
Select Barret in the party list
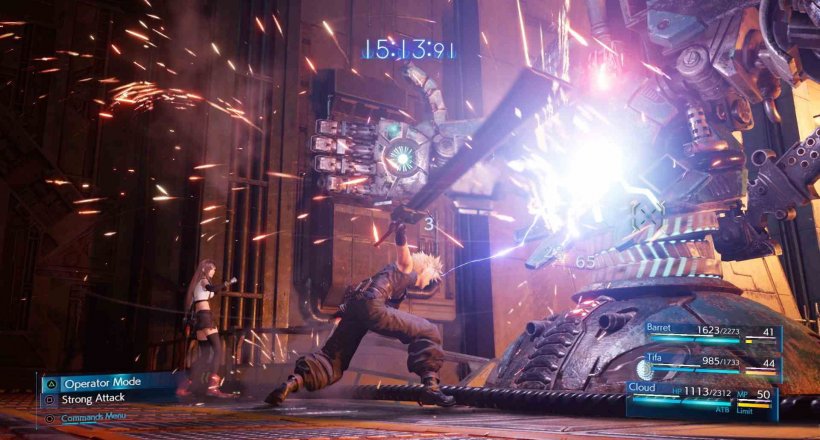pyautogui.click(x=700, y=332)
